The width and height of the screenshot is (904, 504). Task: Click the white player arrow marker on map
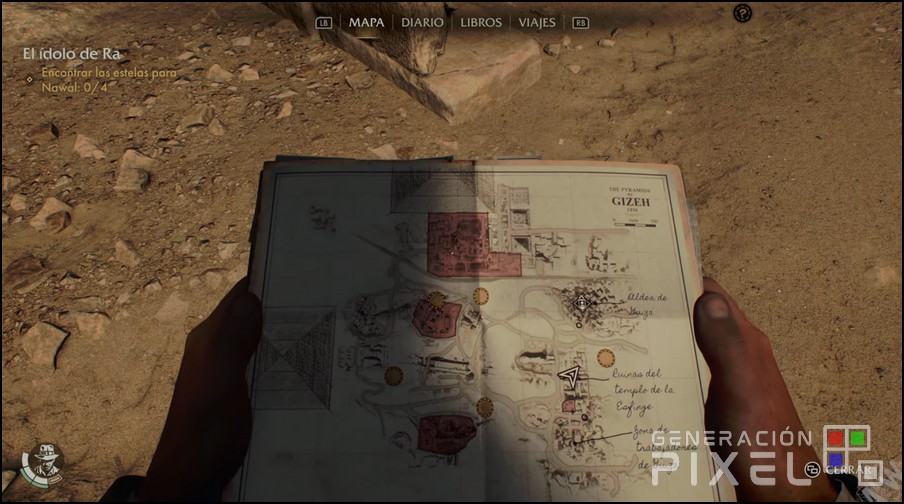(x=570, y=376)
